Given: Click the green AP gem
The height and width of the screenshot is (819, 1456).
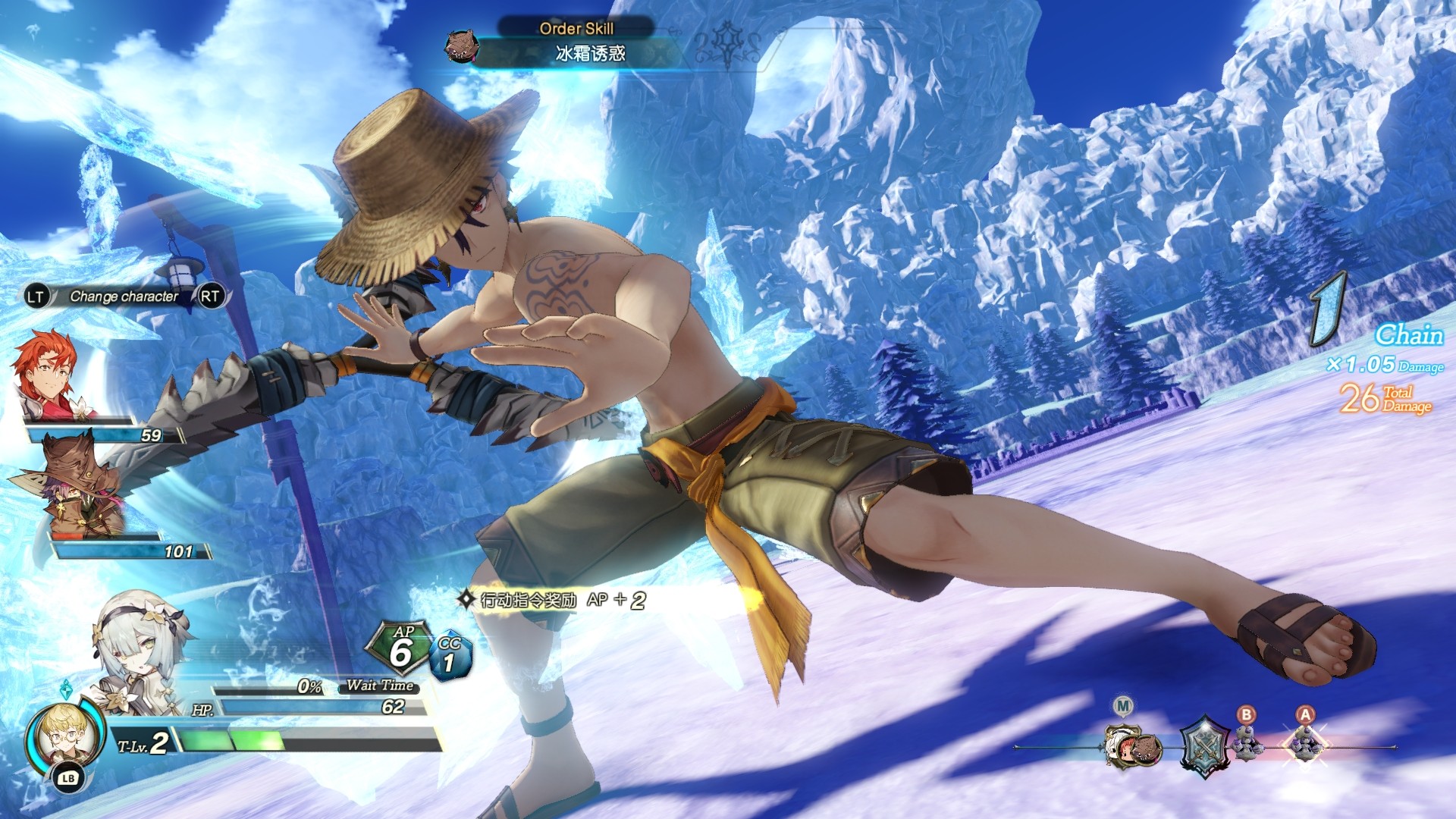Looking at the screenshot, I should tap(400, 648).
